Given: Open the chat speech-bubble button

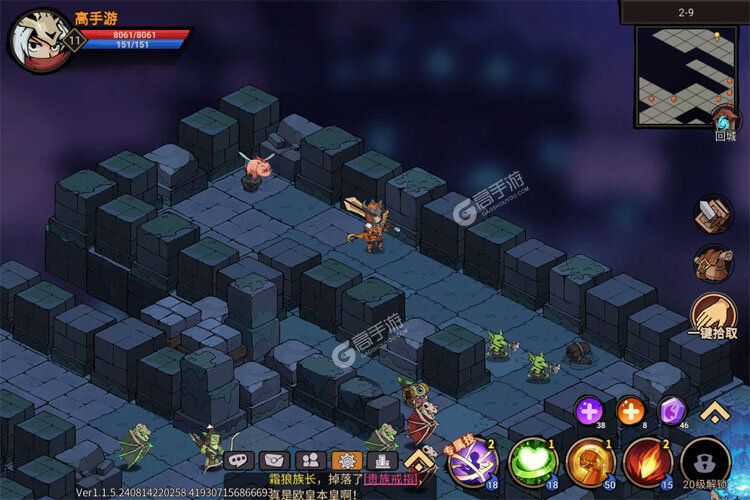Looking at the screenshot, I should tap(237, 460).
